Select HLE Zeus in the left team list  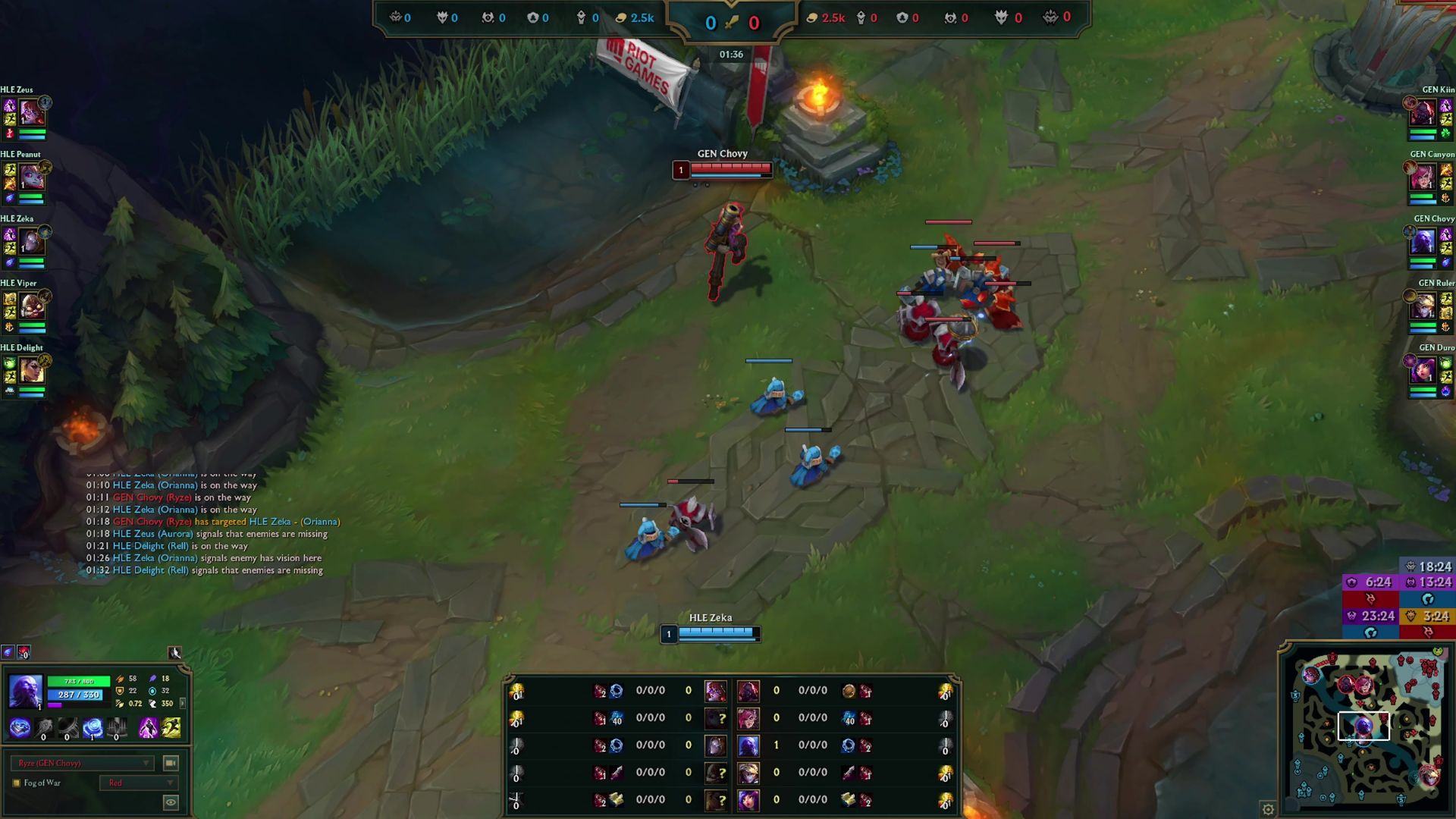click(31, 113)
